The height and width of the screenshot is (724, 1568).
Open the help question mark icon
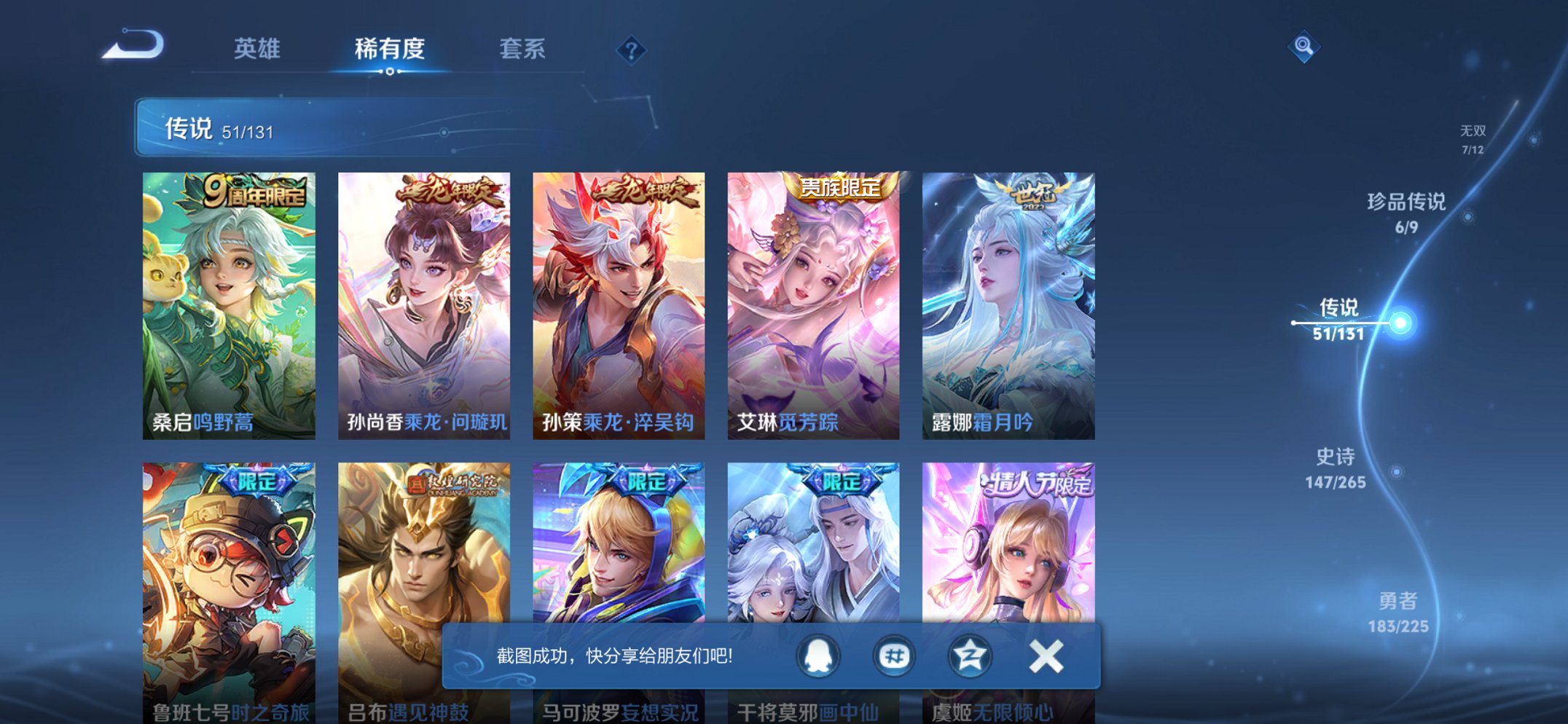632,50
